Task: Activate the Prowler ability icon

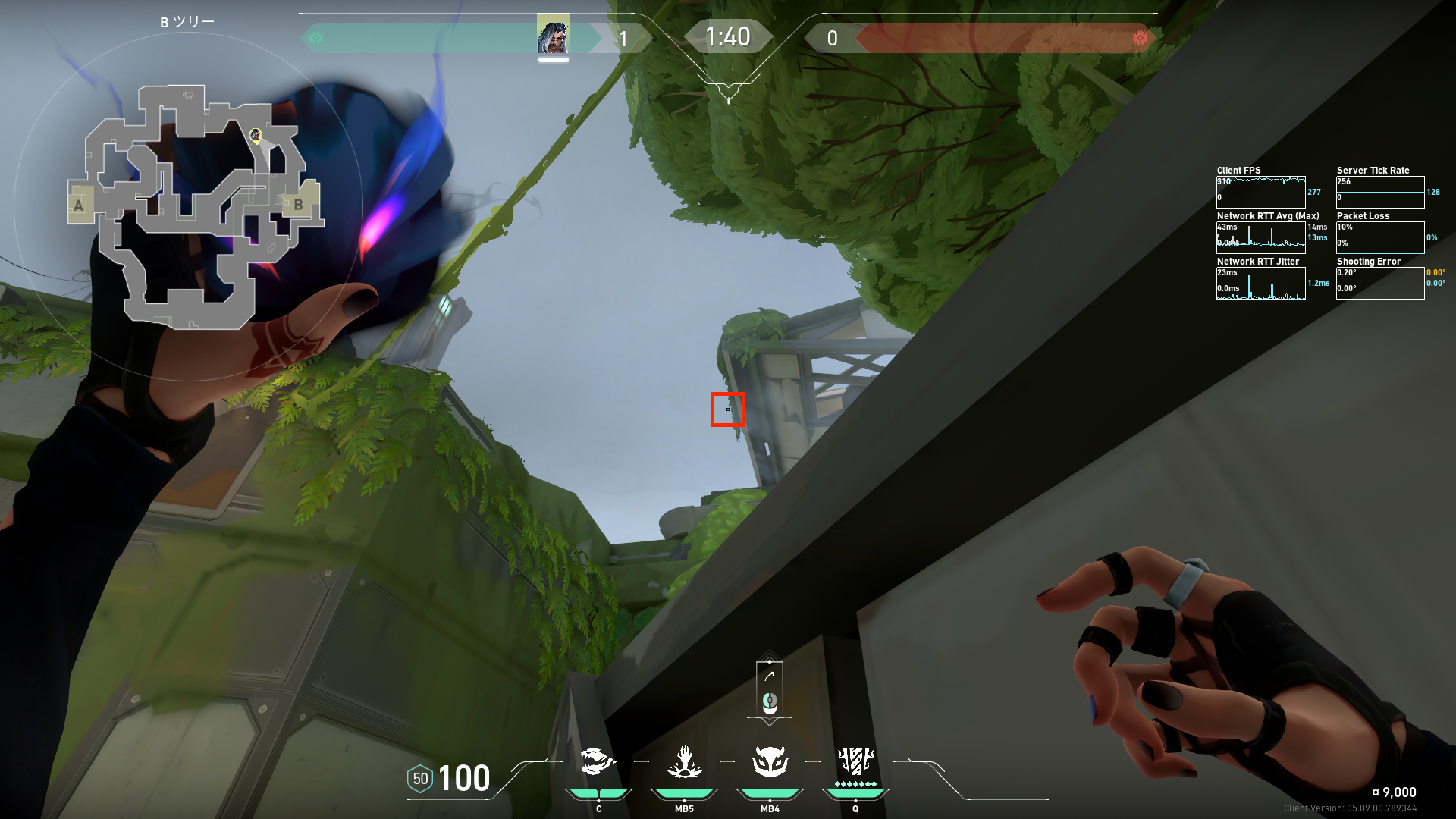Action: 598,761
